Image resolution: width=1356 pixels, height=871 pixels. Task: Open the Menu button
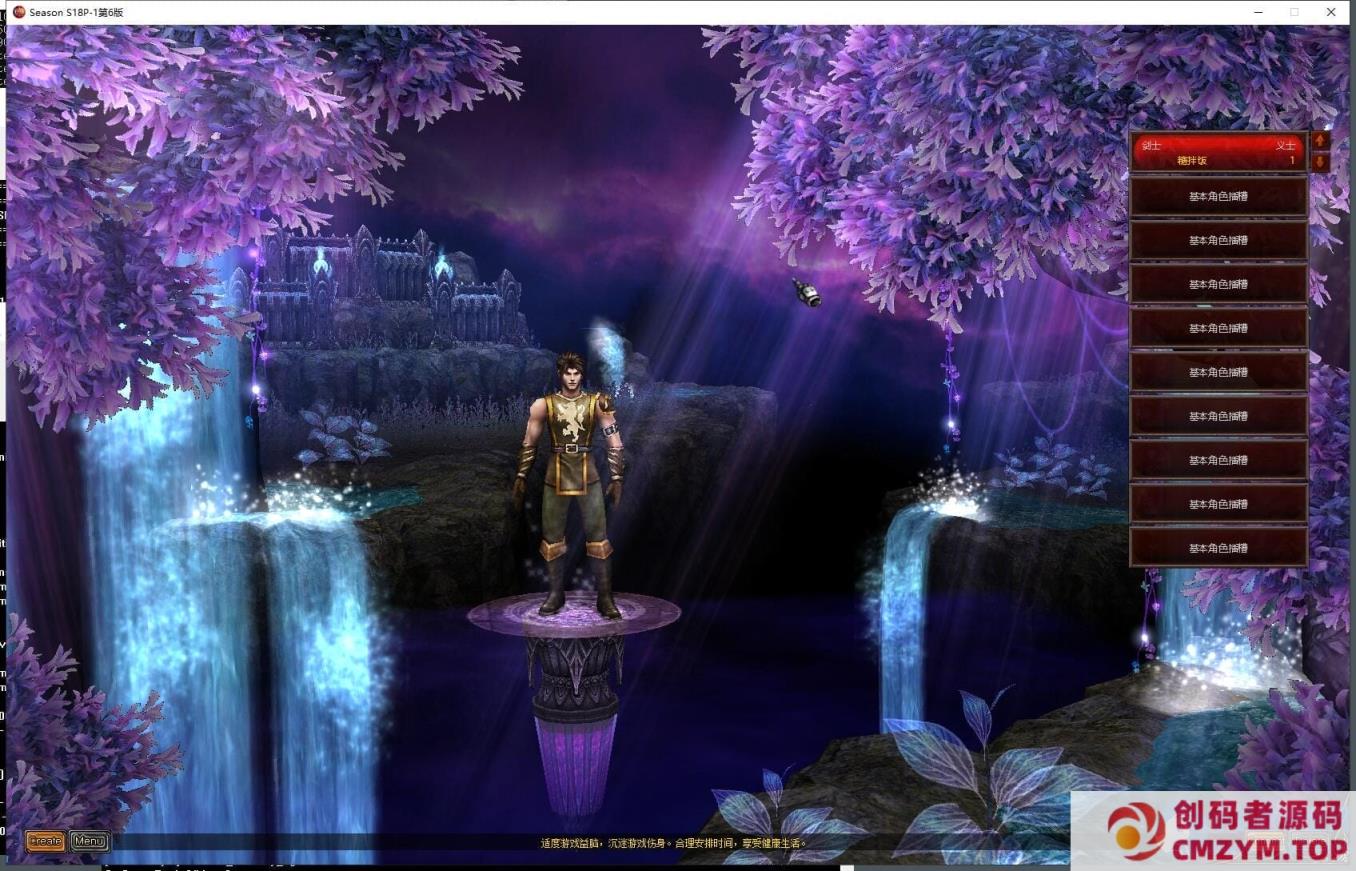pyautogui.click(x=89, y=841)
